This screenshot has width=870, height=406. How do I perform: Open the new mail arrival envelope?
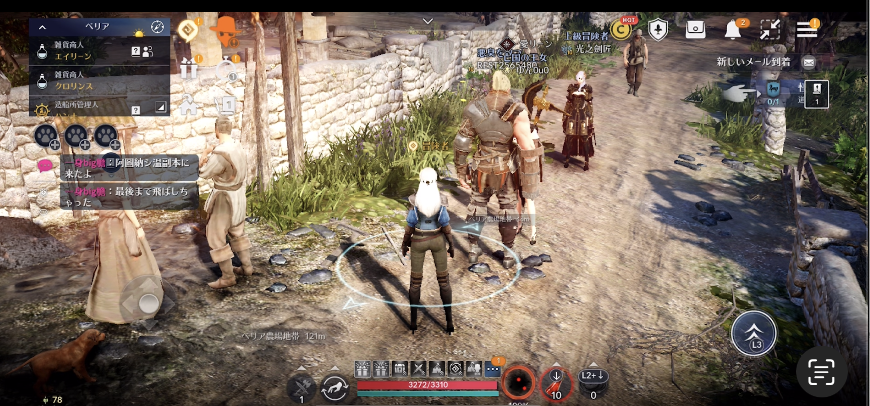(x=808, y=62)
